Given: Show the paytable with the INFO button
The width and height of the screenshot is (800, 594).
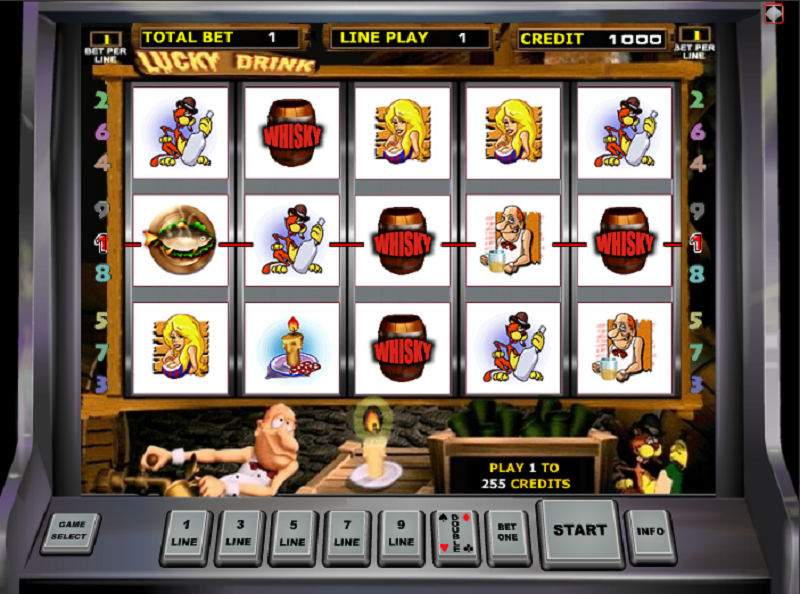Looking at the screenshot, I should click(649, 532).
